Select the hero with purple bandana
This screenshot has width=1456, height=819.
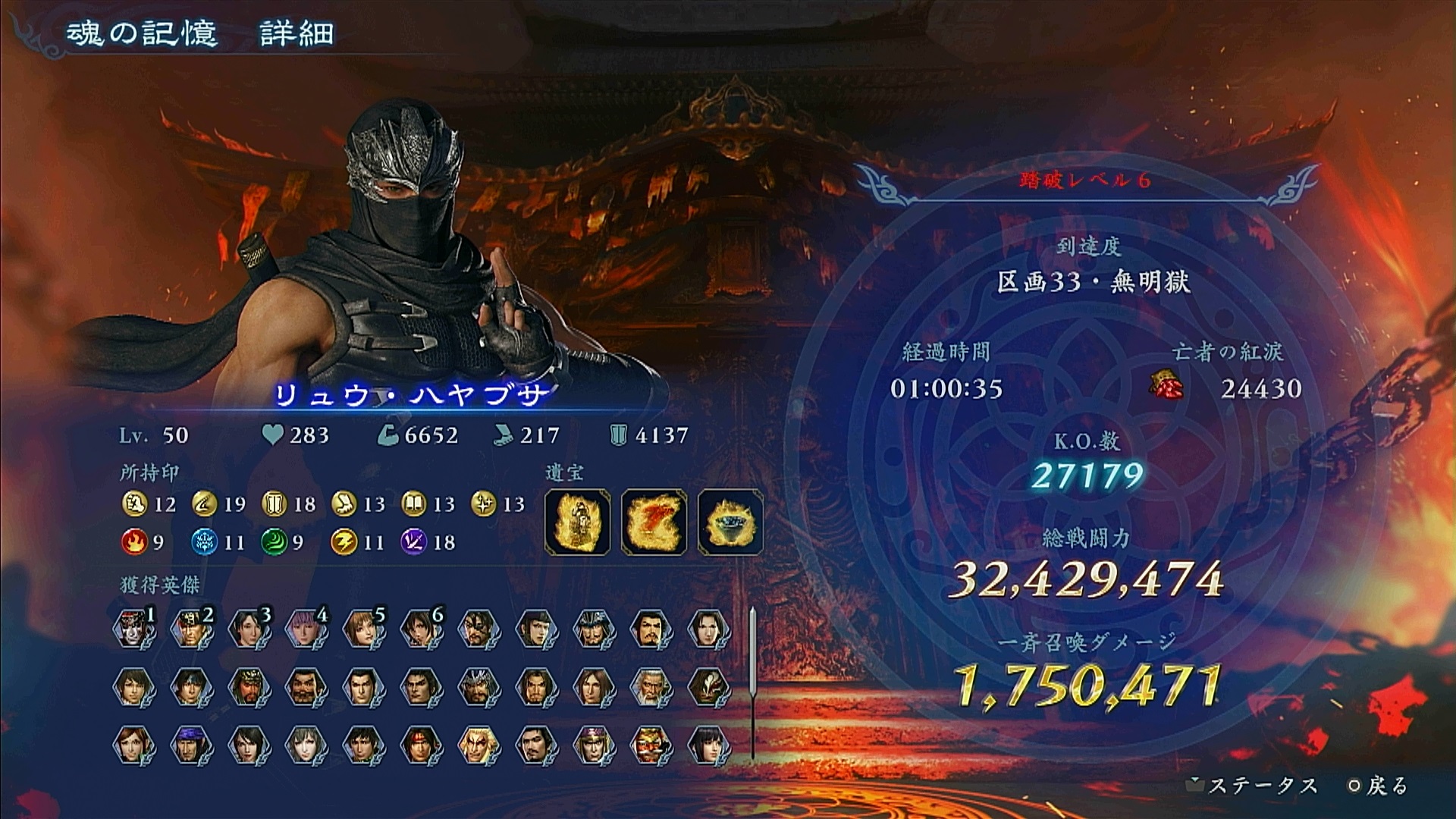(x=191, y=745)
